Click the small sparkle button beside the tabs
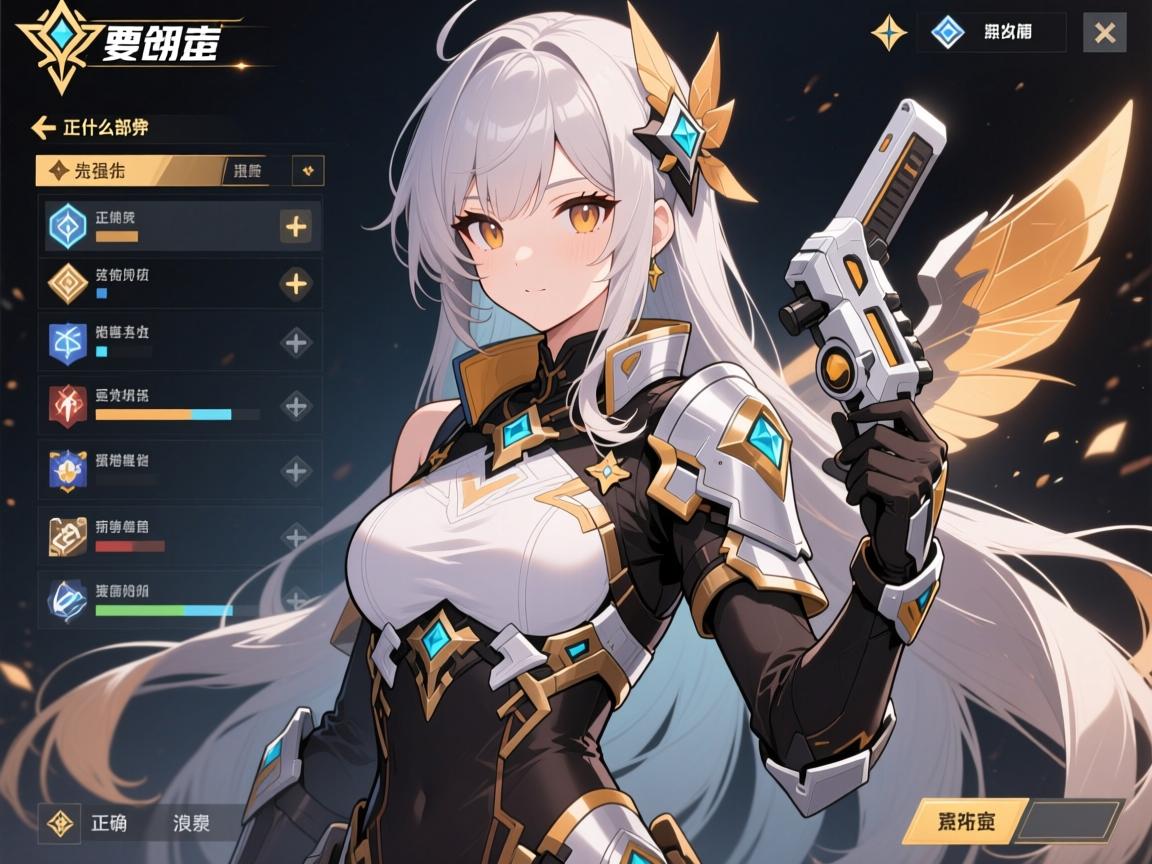Screen dimensions: 1152x864 tap(308, 171)
